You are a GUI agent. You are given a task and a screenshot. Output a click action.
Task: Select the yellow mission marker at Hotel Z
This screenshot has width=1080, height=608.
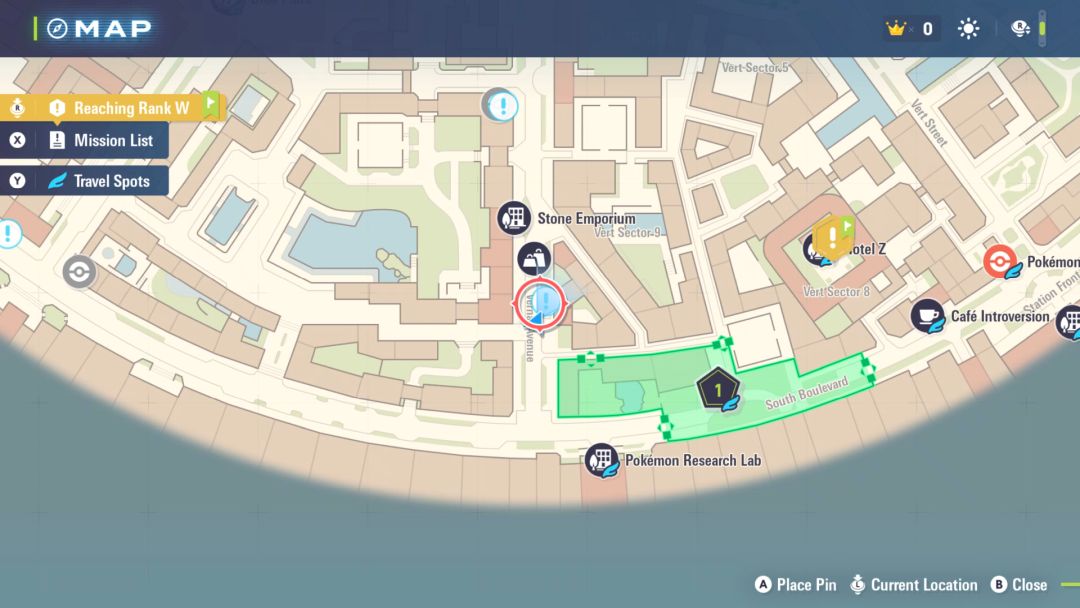click(x=832, y=237)
